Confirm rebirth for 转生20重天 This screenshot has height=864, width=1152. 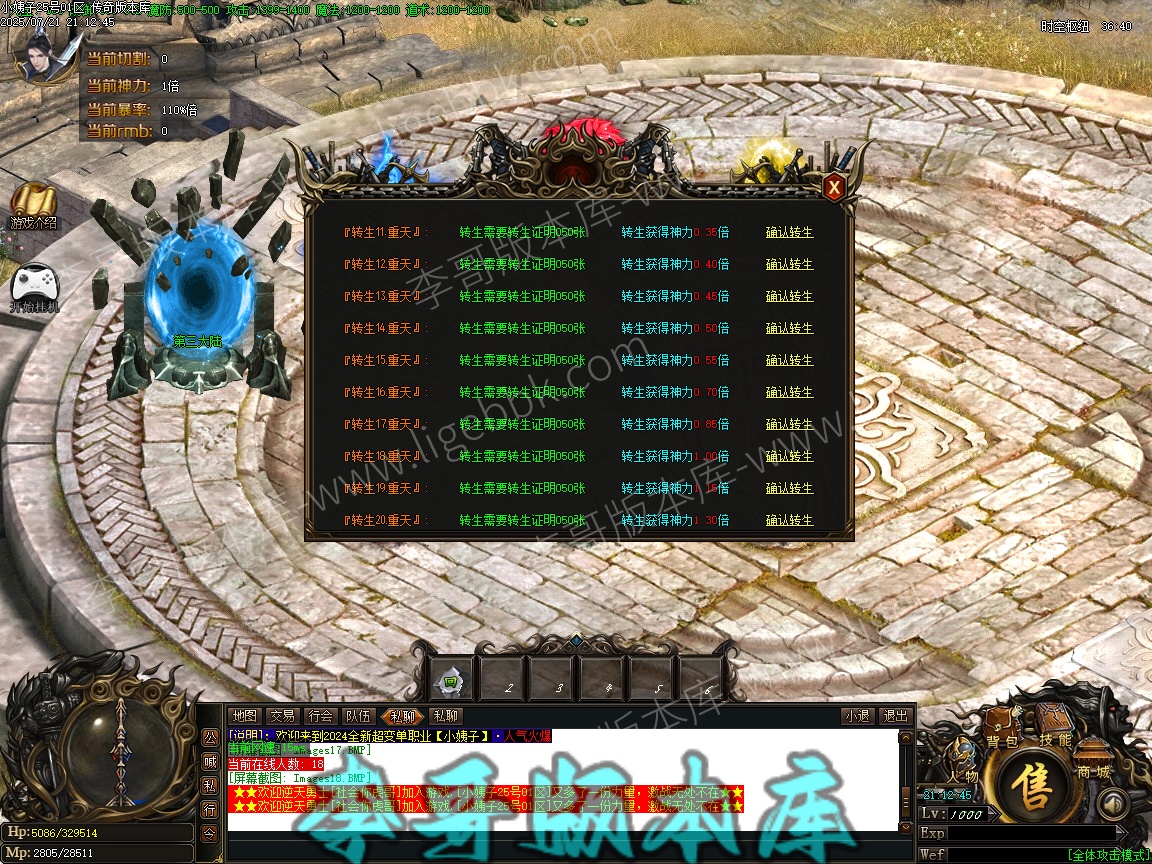[789, 520]
